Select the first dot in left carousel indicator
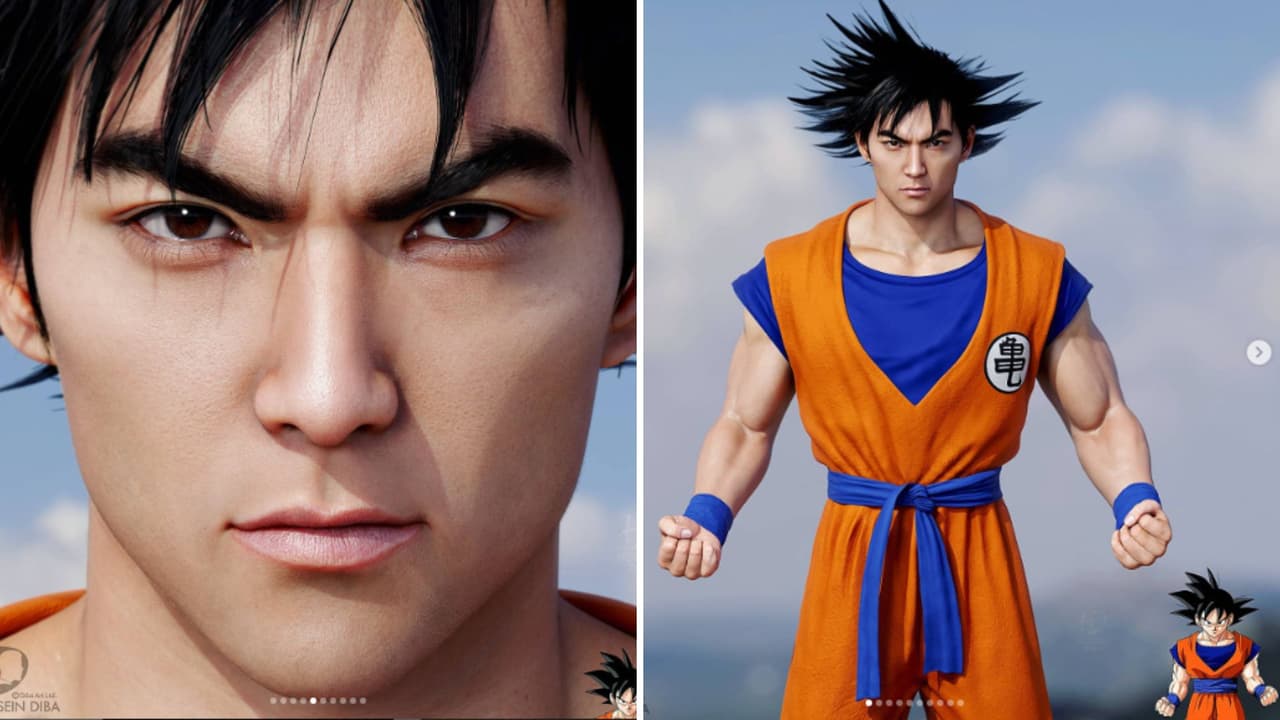This screenshot has width=1280, height=720. (273, 701)
